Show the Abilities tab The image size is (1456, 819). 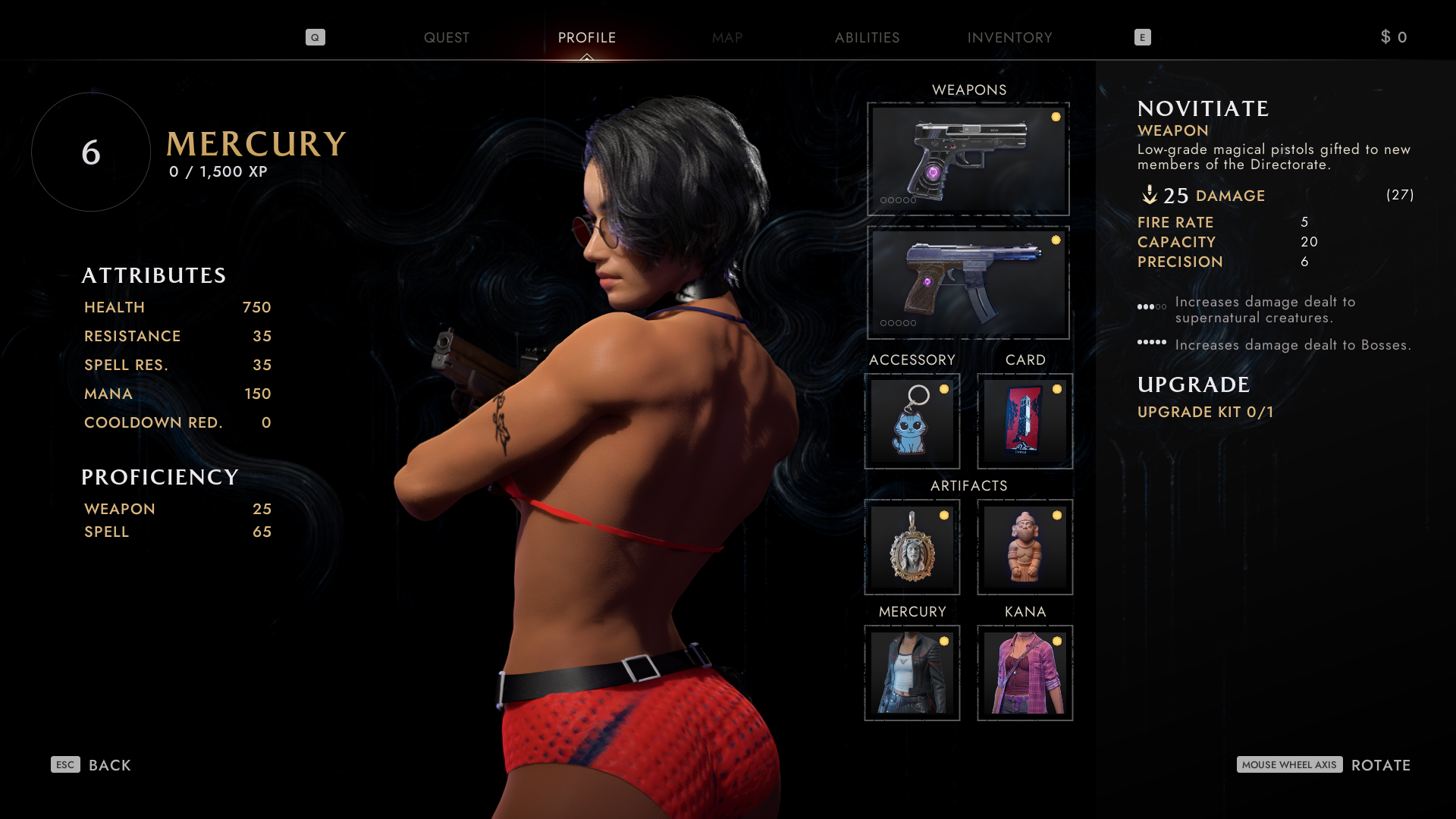coord(867,38)
